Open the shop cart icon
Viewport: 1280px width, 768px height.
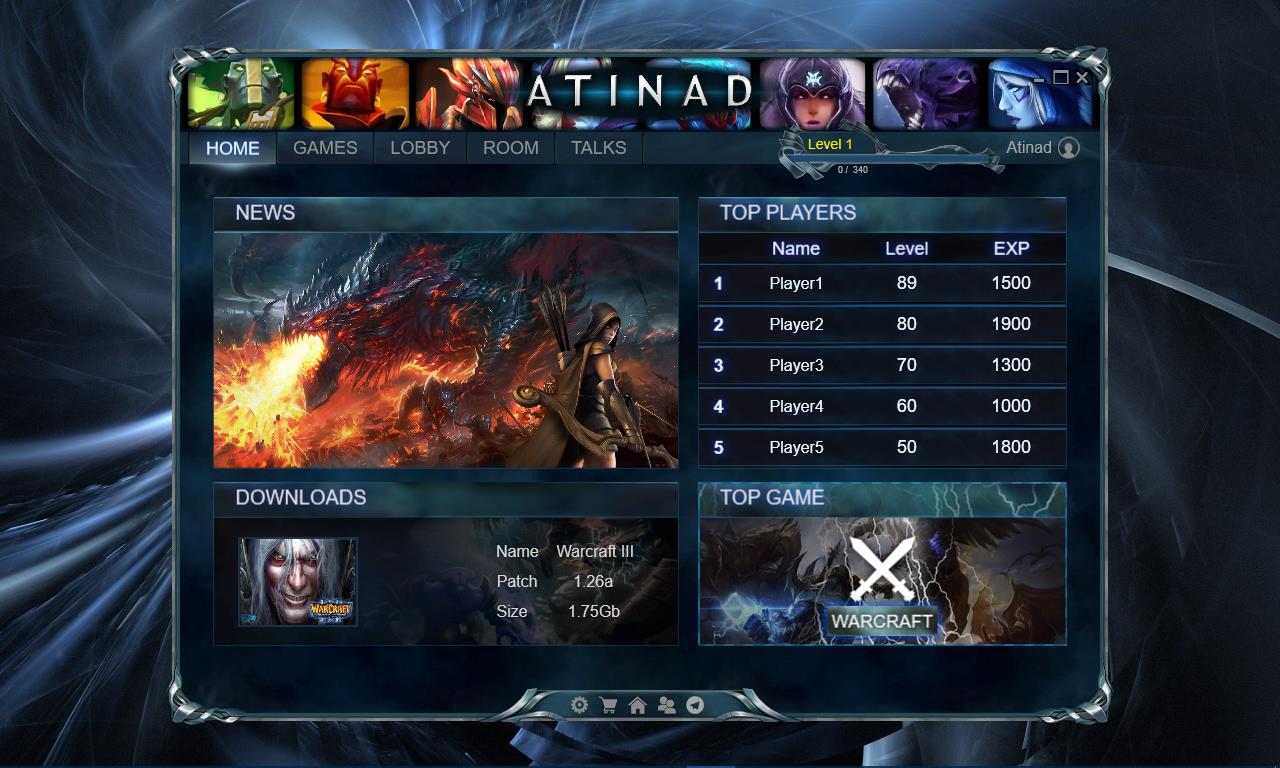pos(608,705)
